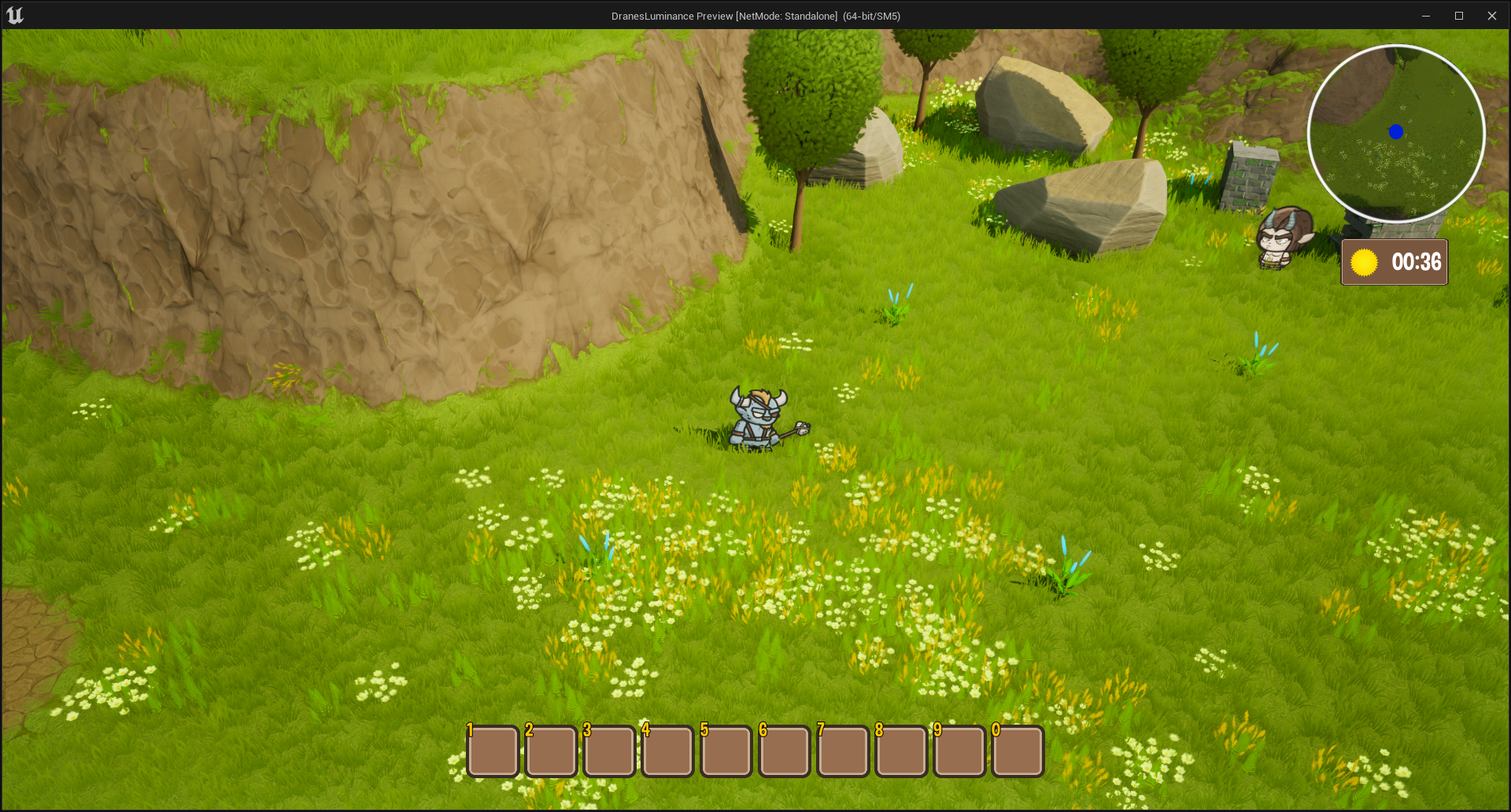Maximize the preview window
Viewport: 1511px width, 812px height.
[1458, 16]
